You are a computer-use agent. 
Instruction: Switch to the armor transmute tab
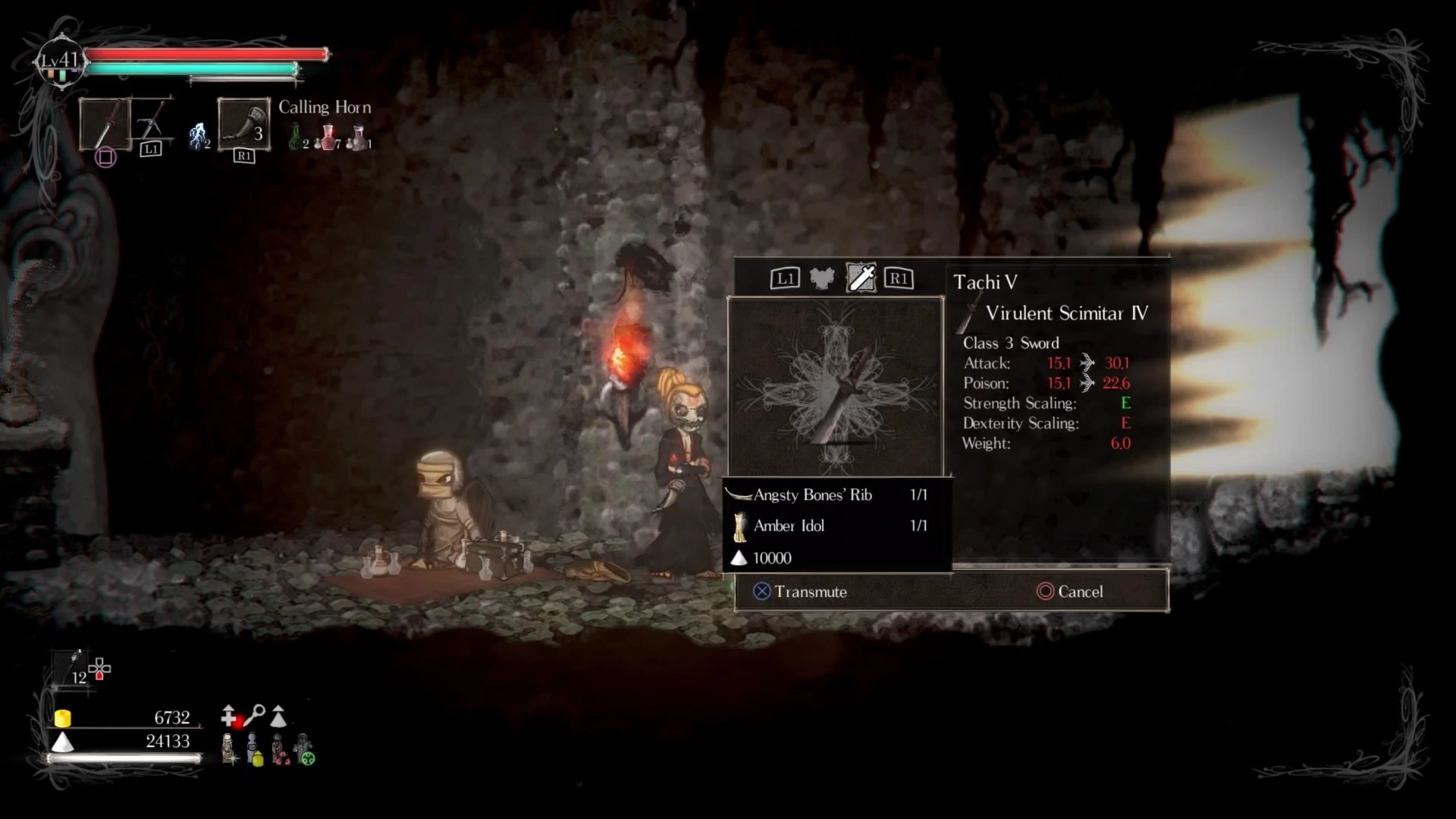822,278
